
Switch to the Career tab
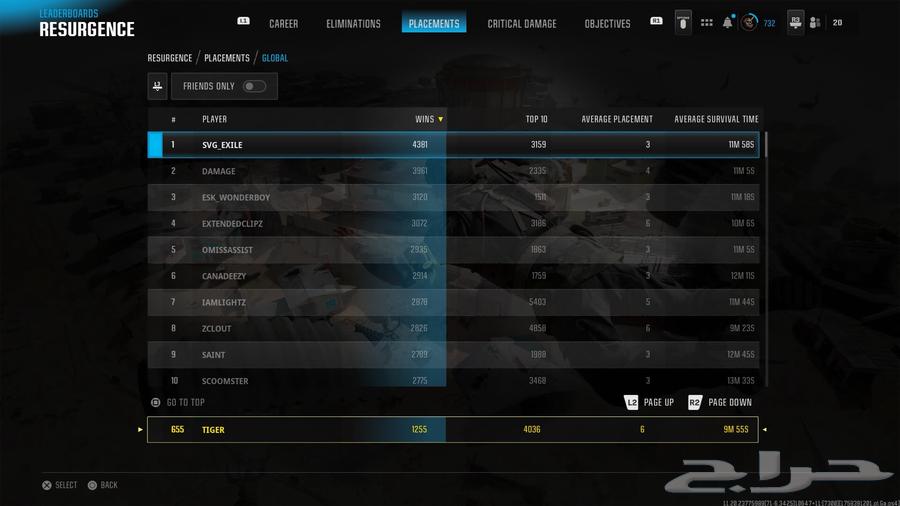tap(283, 23)
